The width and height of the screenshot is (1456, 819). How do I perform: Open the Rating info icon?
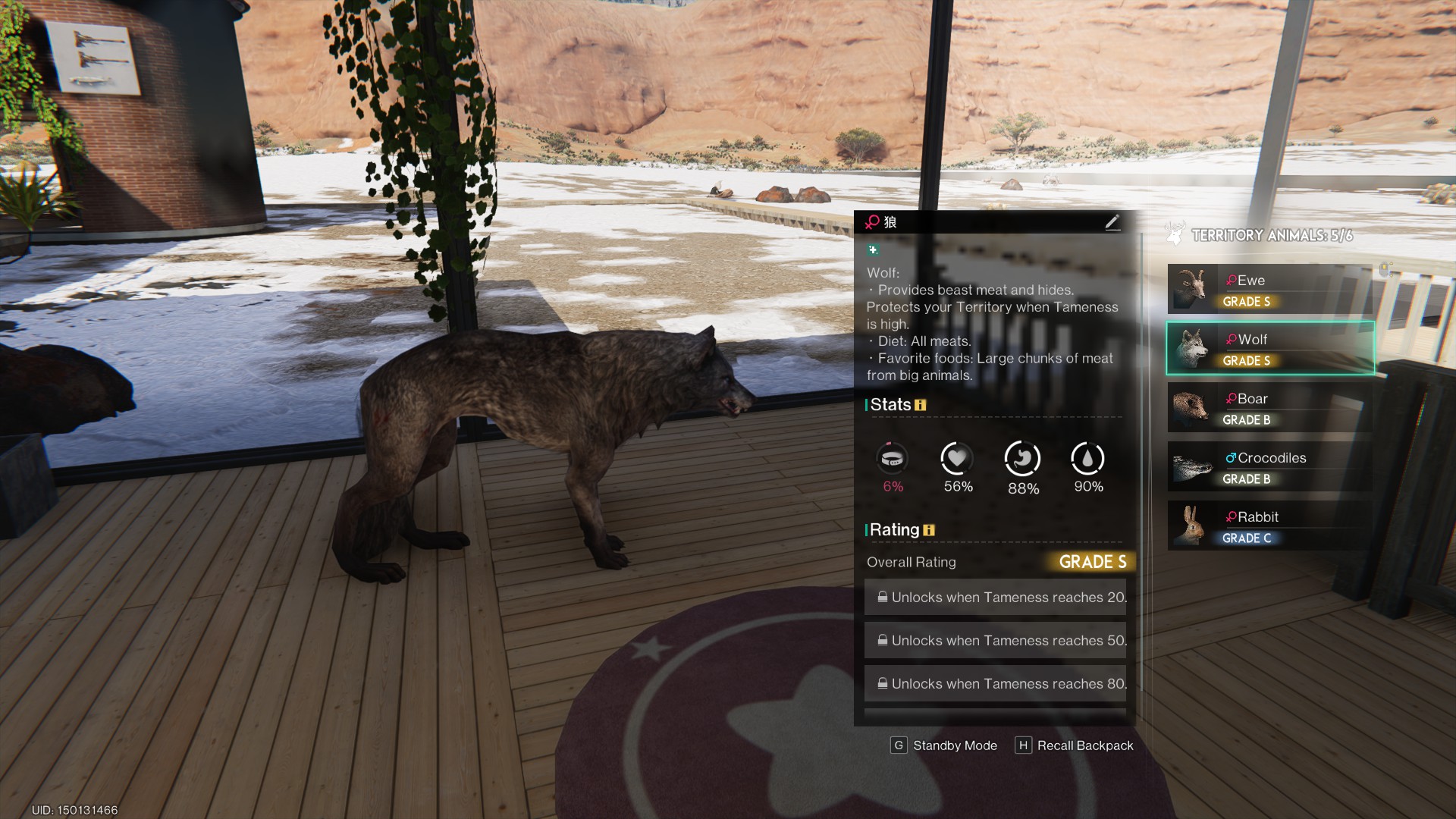click(929, 530)
